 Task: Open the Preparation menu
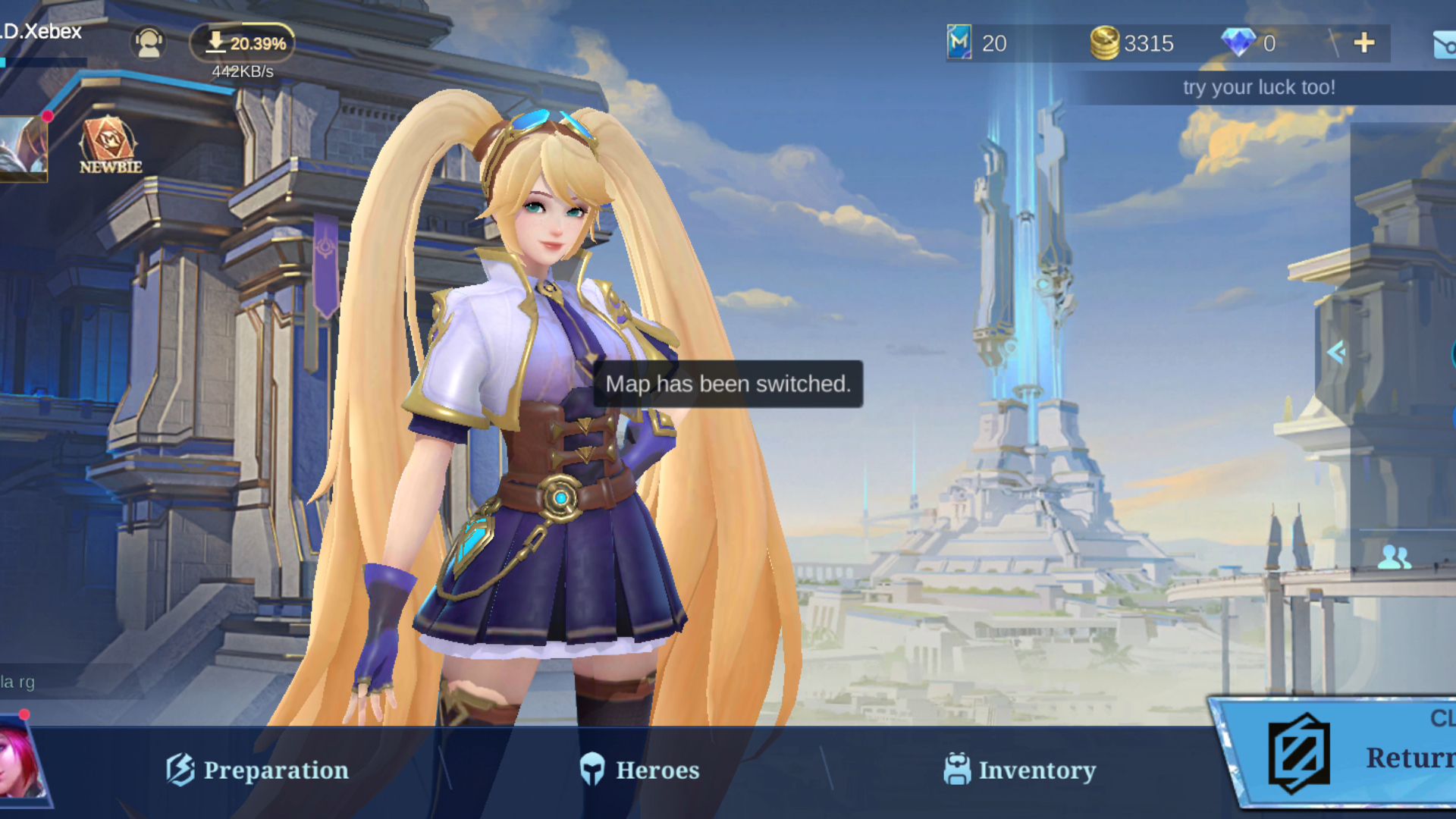[258, 770]
